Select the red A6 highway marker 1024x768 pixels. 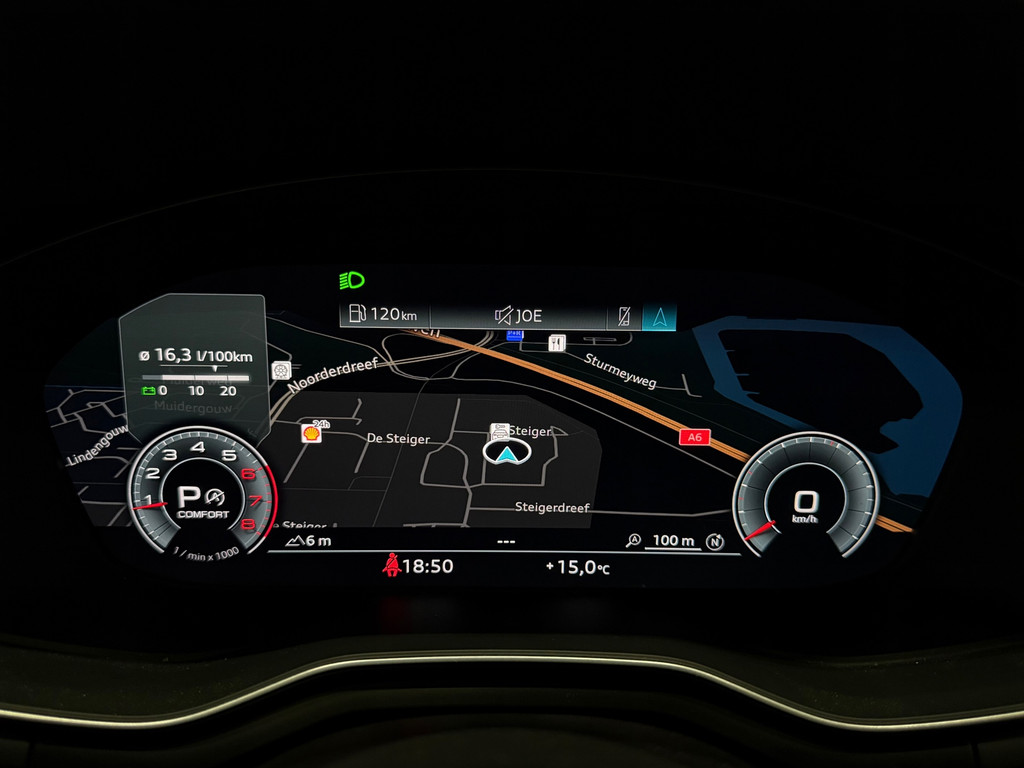[x=692, y=437]
